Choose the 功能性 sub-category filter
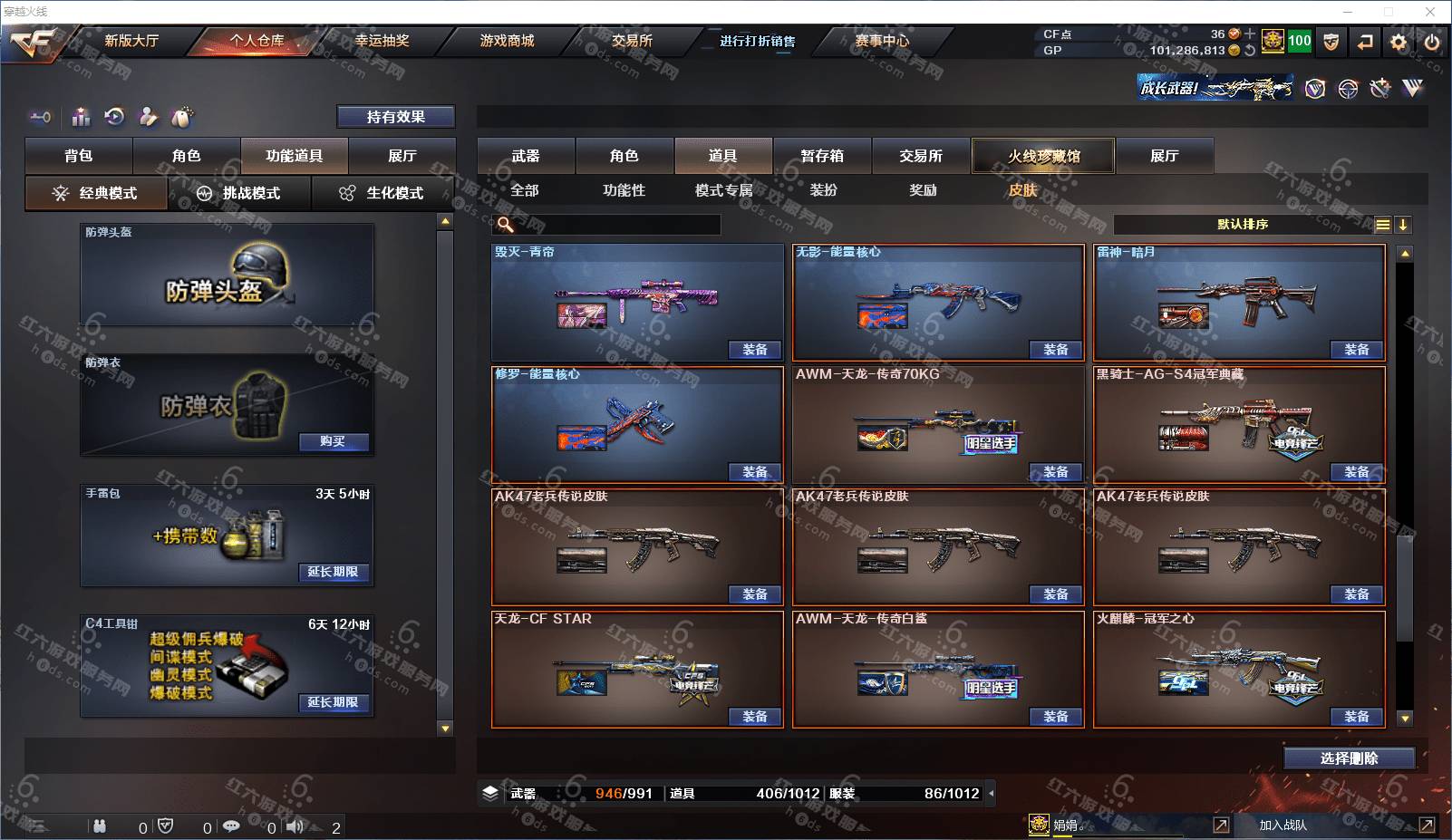 pos(624,190)
